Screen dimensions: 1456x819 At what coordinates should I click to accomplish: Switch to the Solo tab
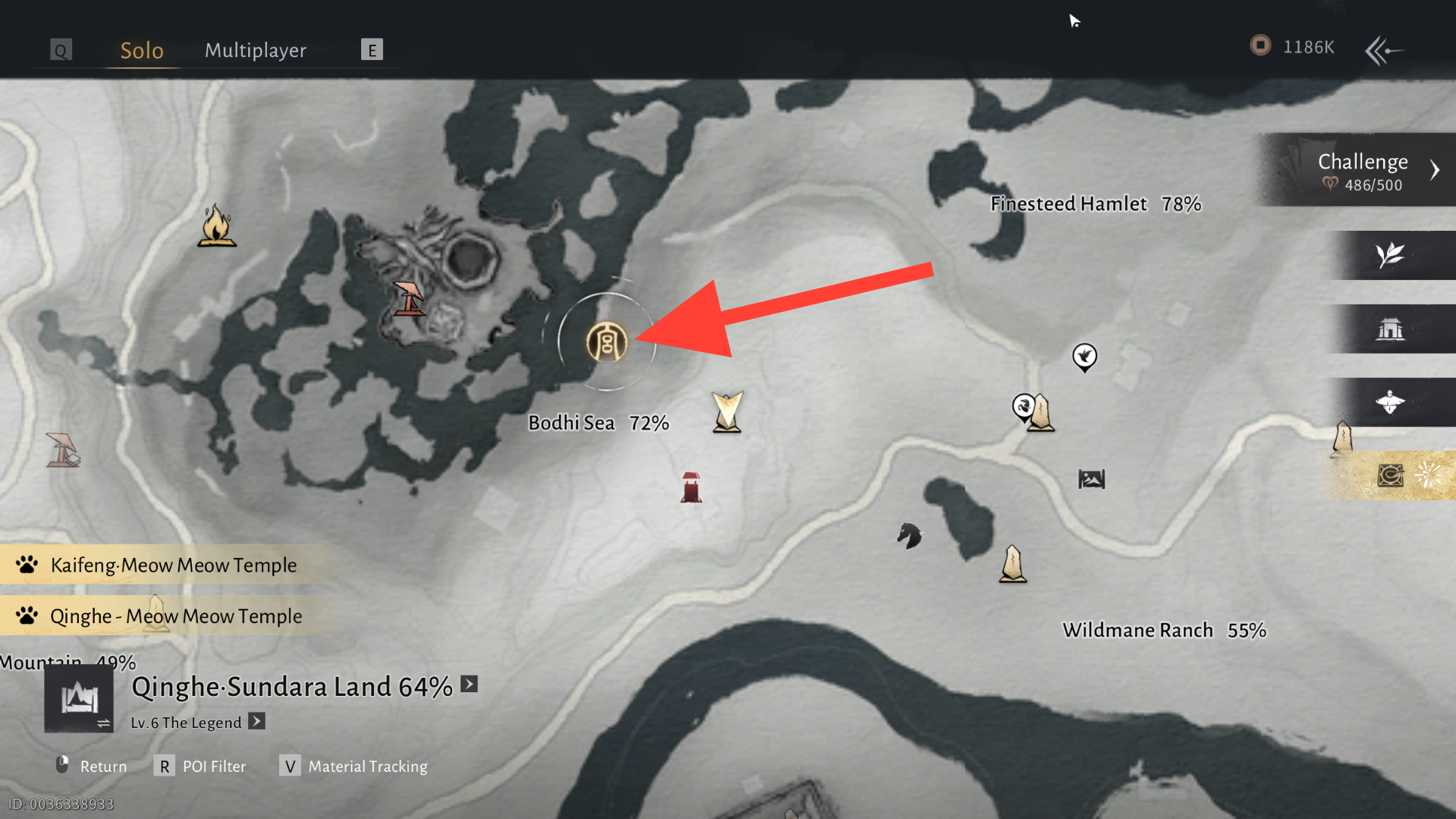[x=142, y=50]
